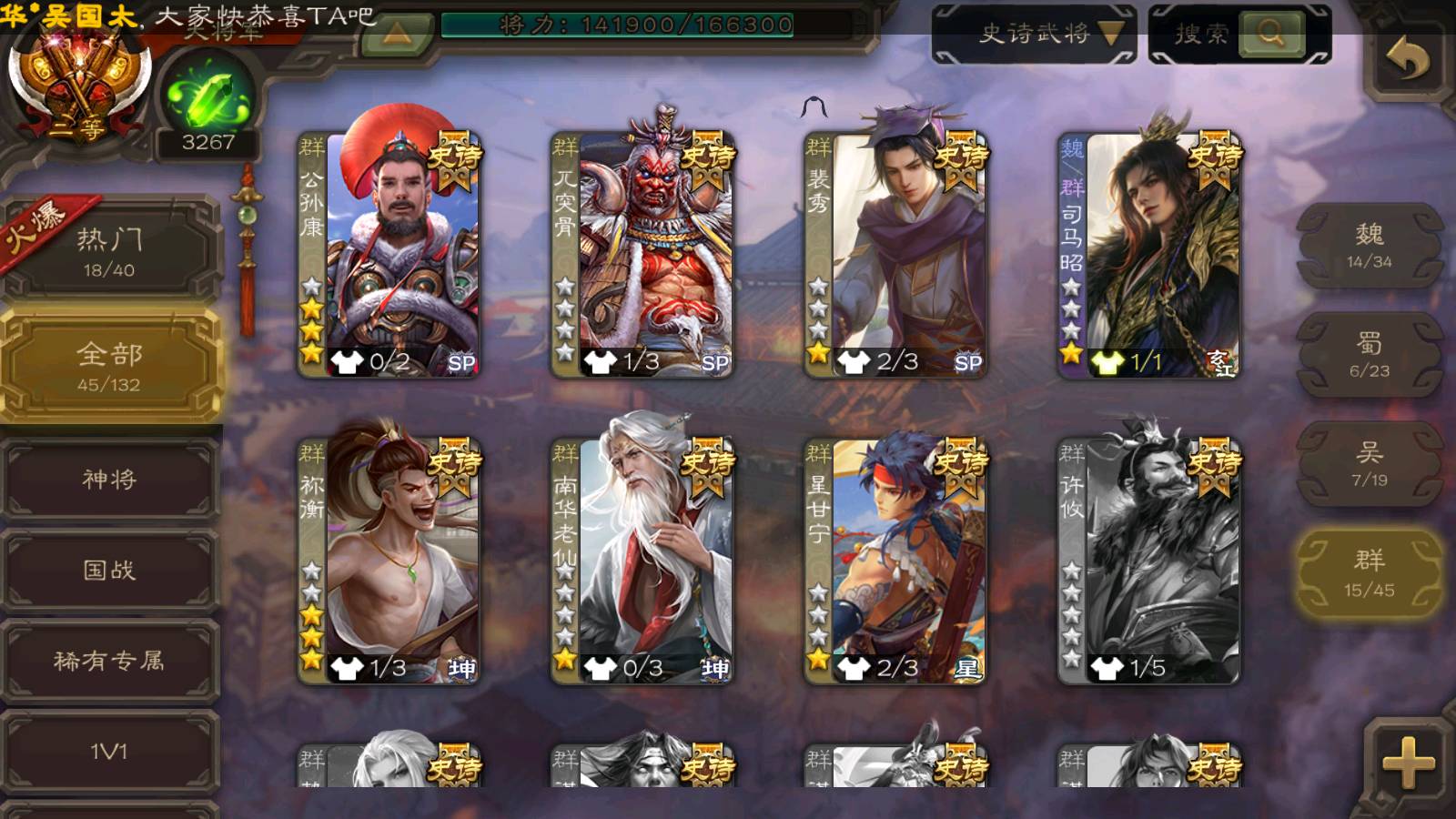This screenshot has width=1456, height=819.
Task: Open the 热门 hot heroes category
Action: coord(109,250)
